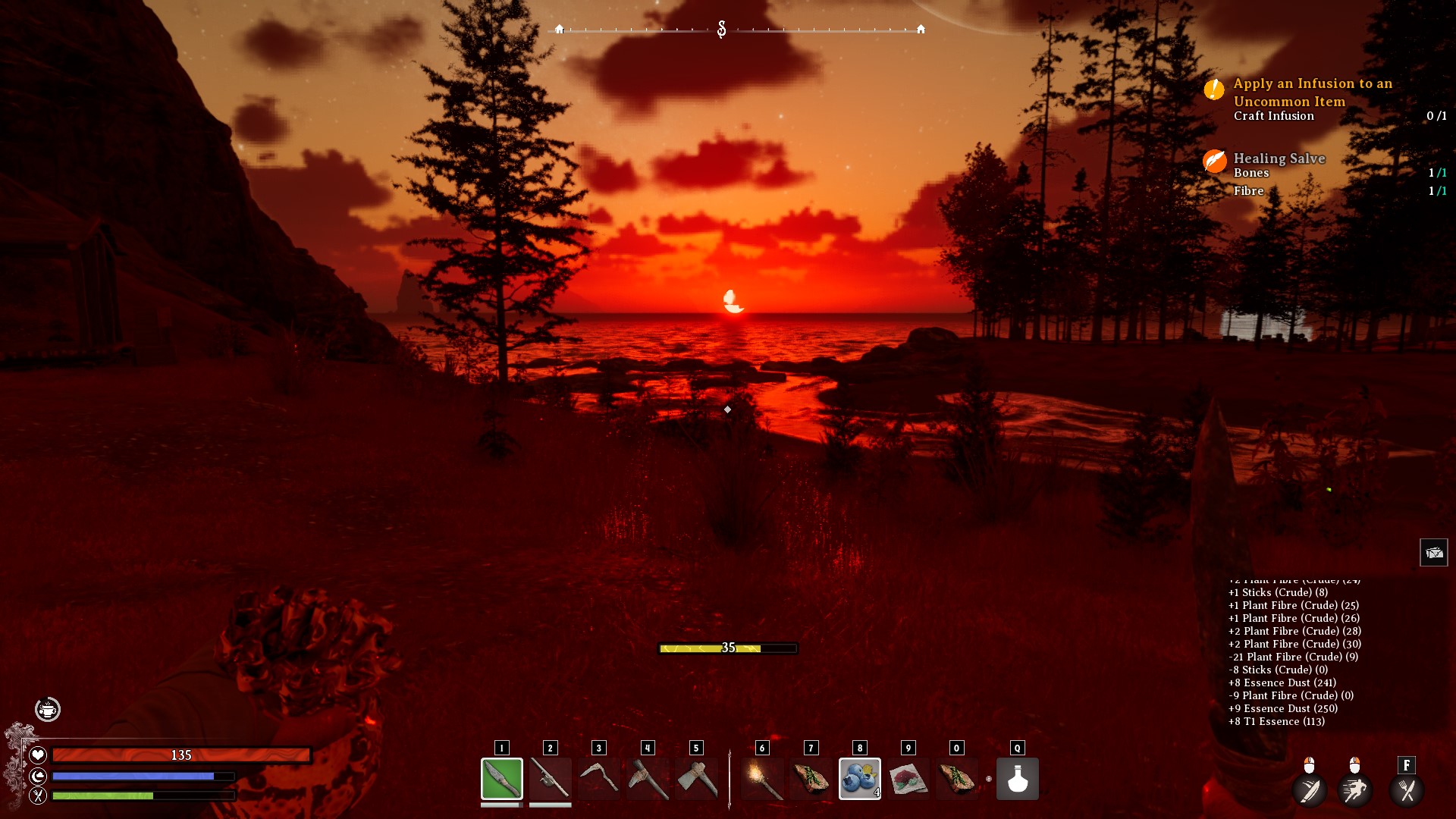Click the teacup buff status icon
Screen dimensions: 1456x819
tap(48, 710)
